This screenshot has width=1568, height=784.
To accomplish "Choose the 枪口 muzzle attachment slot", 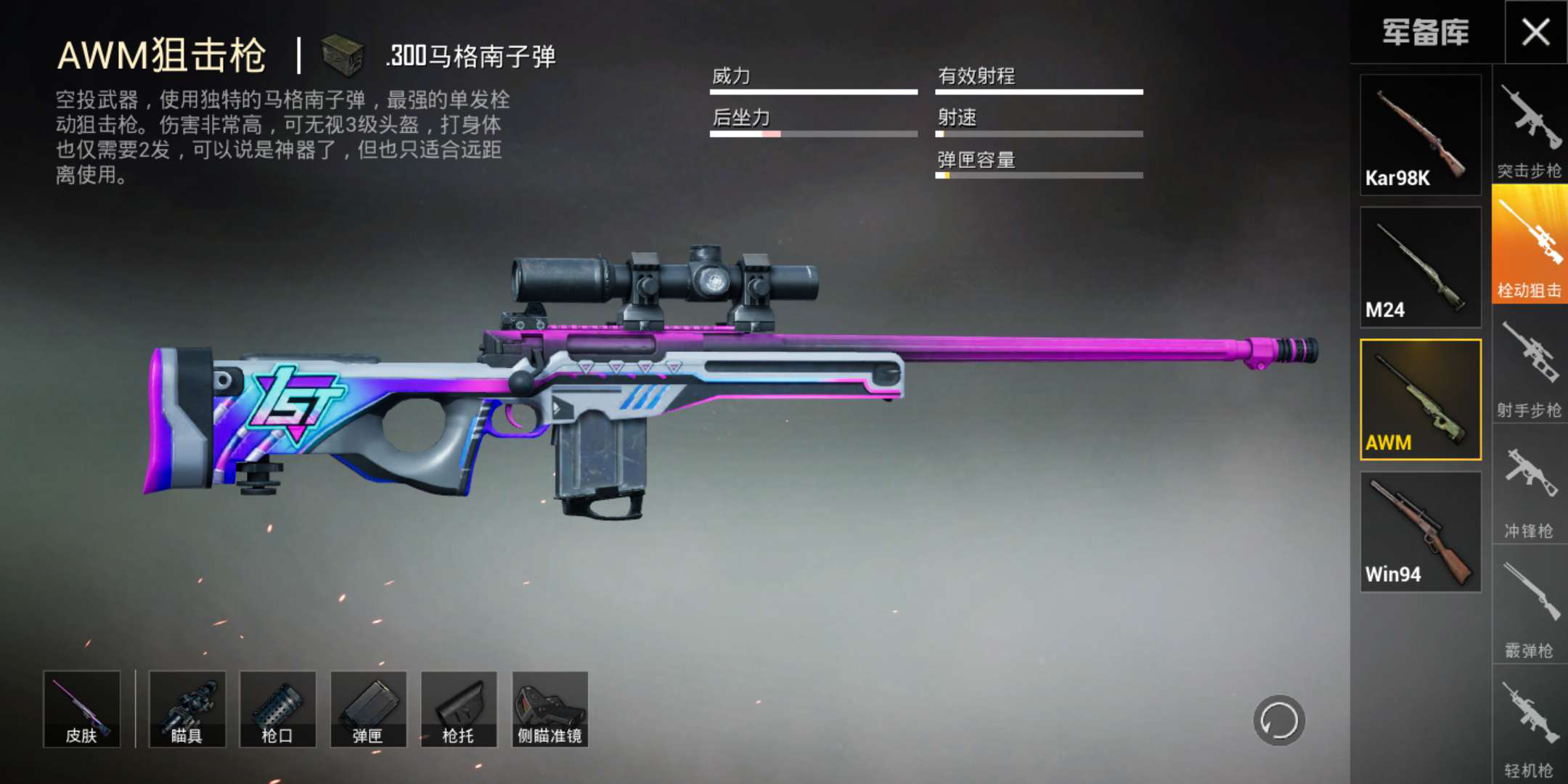I will (278, 709).
